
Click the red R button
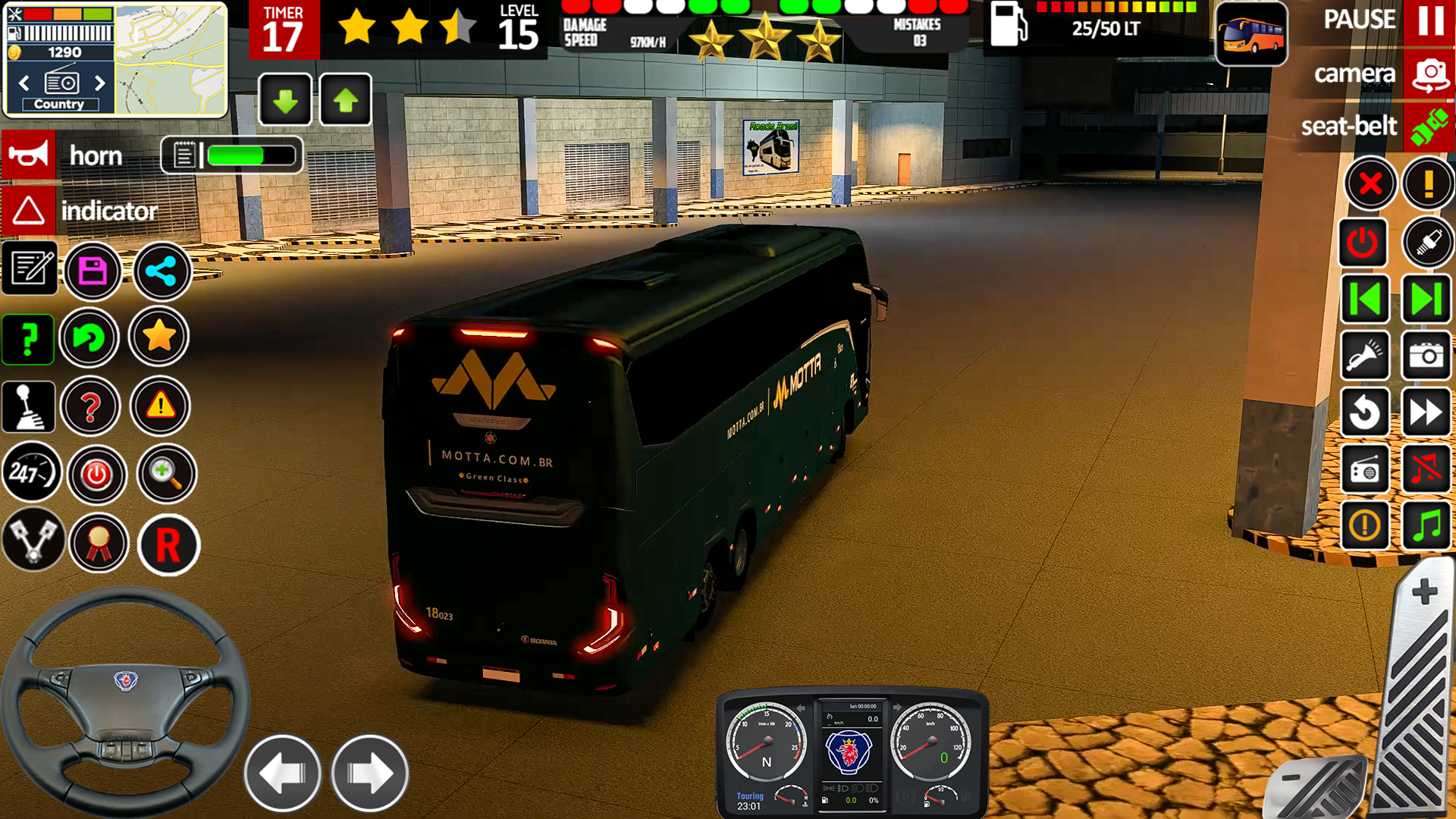coord(168,544)
